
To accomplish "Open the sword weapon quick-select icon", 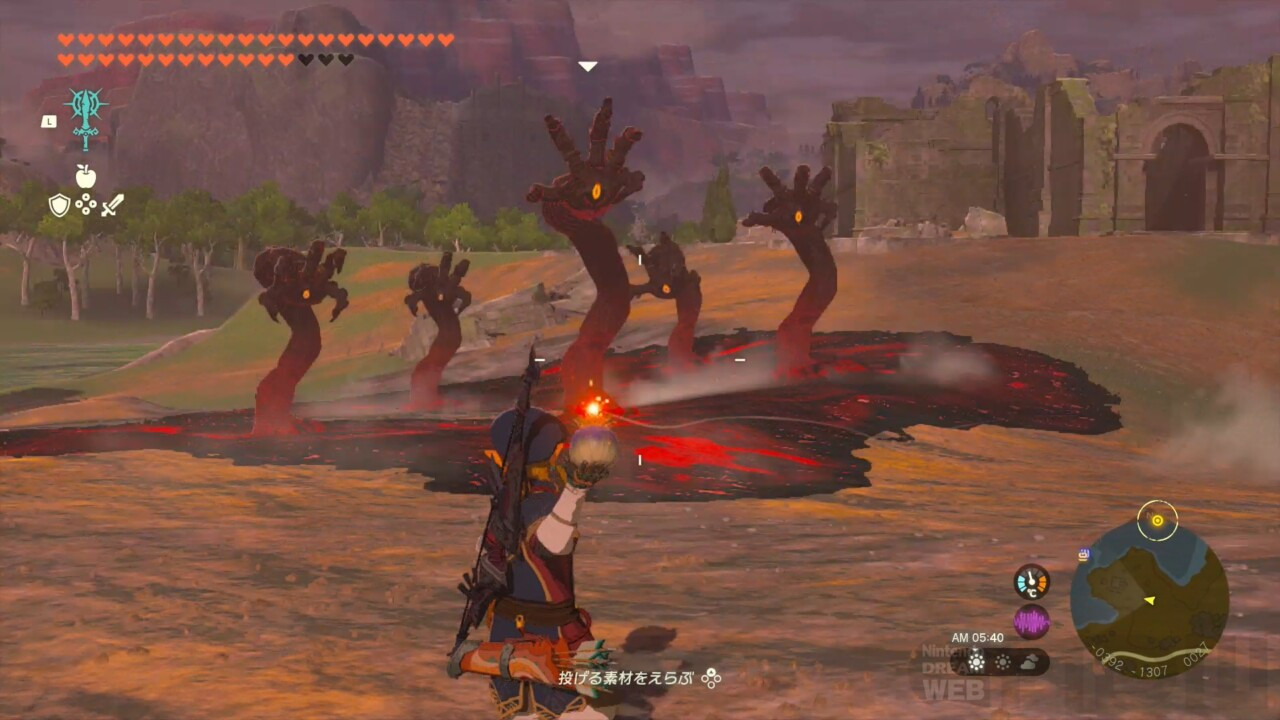I will 112,206.
